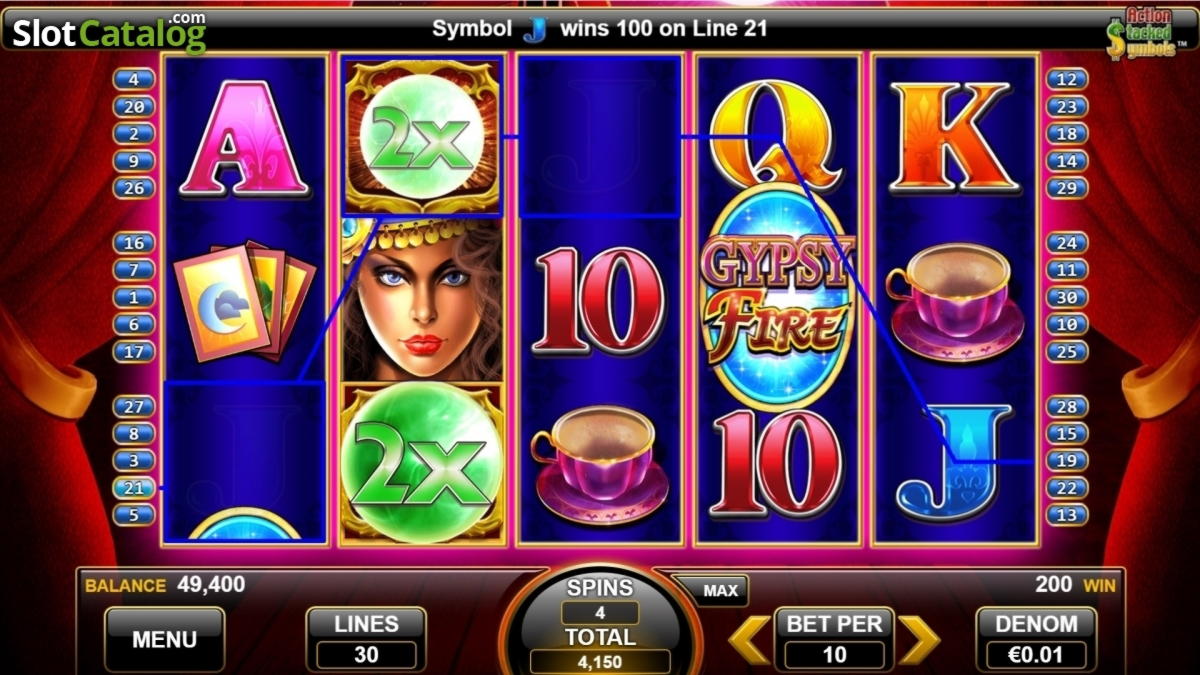Click the LINES 30 selector
The image size is (1200, 675).
point(366,639)
